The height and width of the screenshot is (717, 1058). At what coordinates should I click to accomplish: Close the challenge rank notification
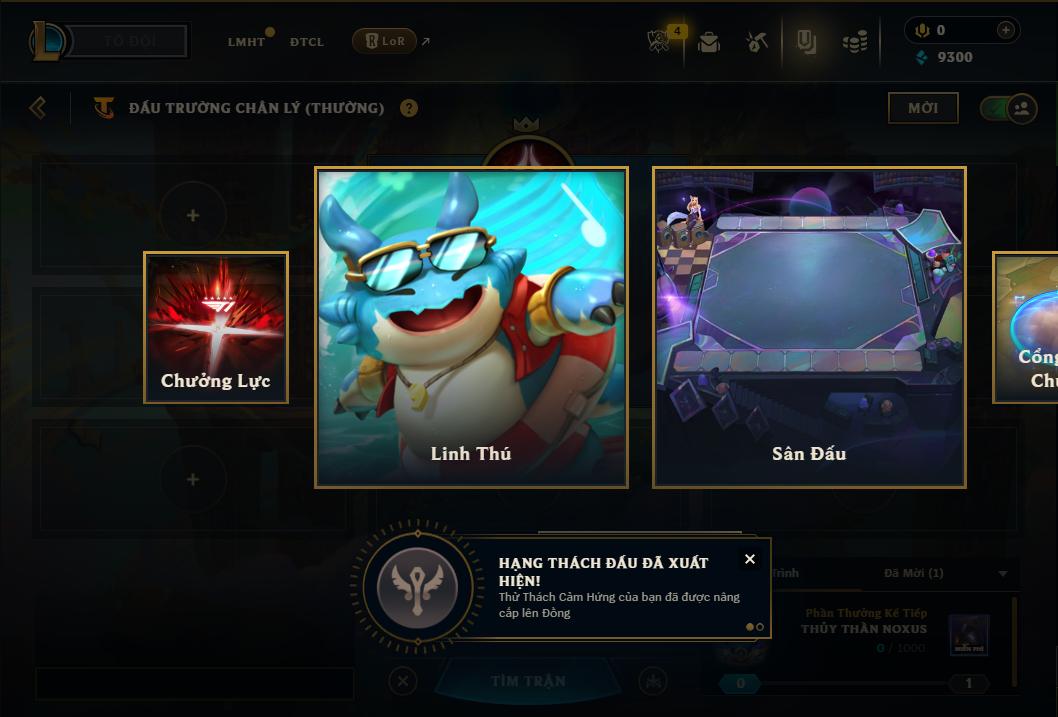click(x=750, y=559)
